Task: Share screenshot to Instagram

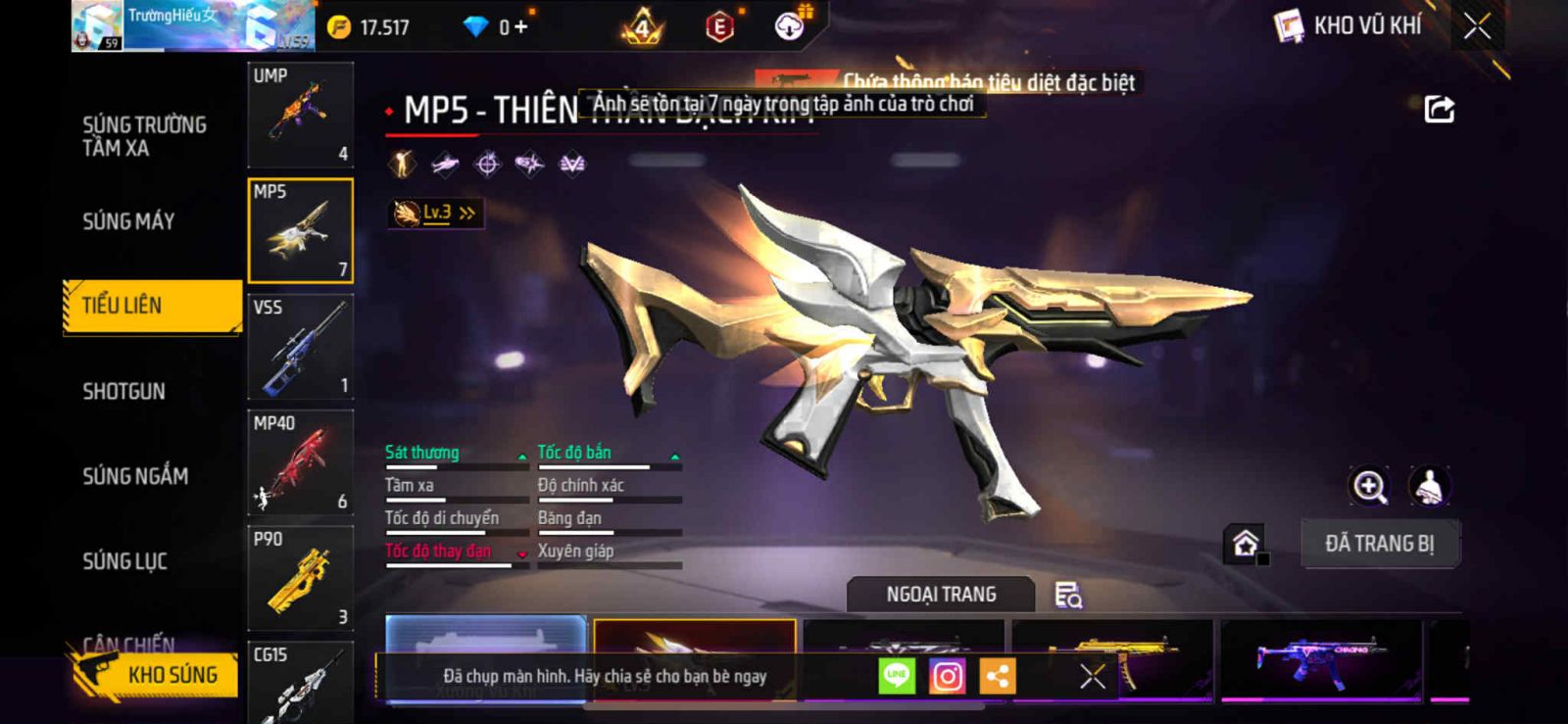Action: tap(947, 676)
